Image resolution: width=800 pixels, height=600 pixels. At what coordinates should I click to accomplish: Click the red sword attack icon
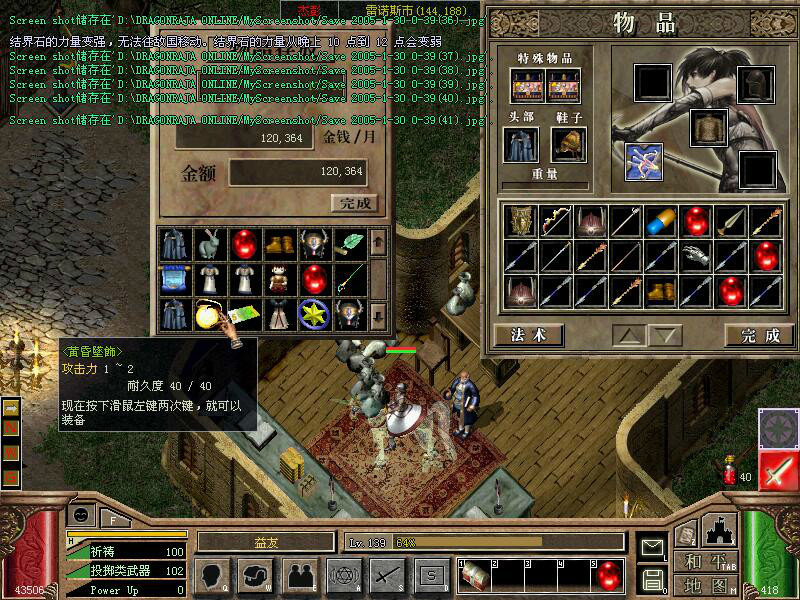[777, 471]
